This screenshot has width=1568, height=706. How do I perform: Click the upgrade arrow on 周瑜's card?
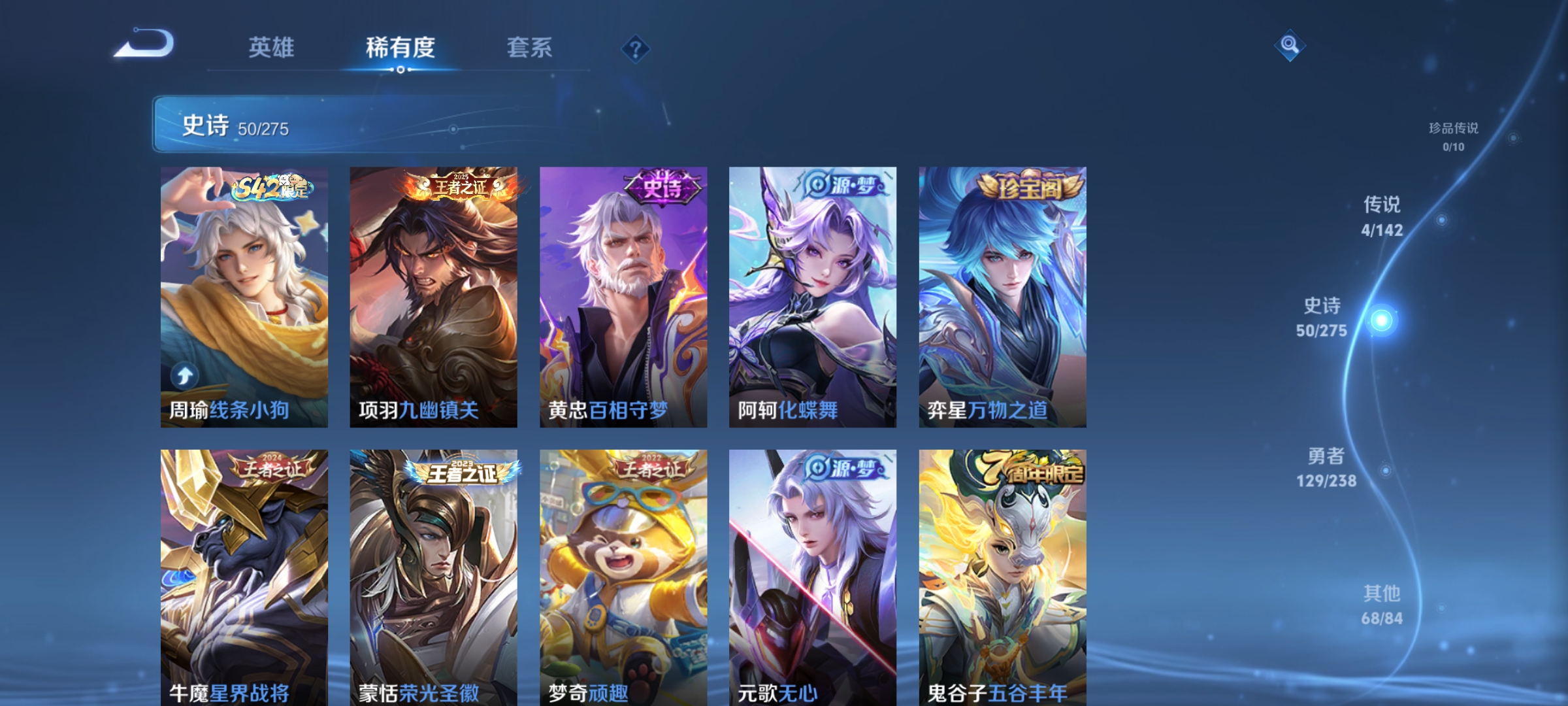[x=186, y=374]
